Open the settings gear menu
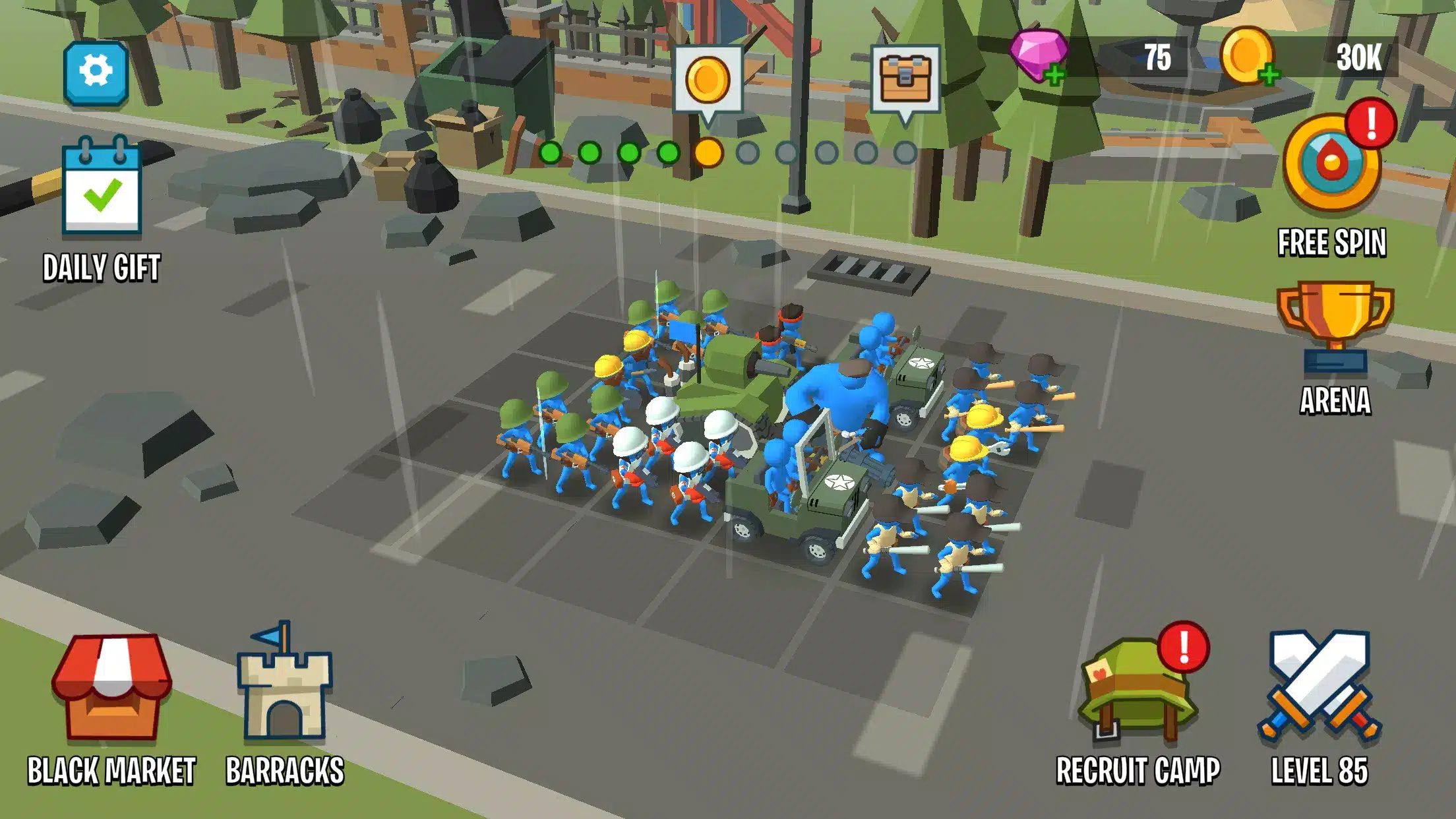Screen dimensions: 1456x819 (96, 73)
